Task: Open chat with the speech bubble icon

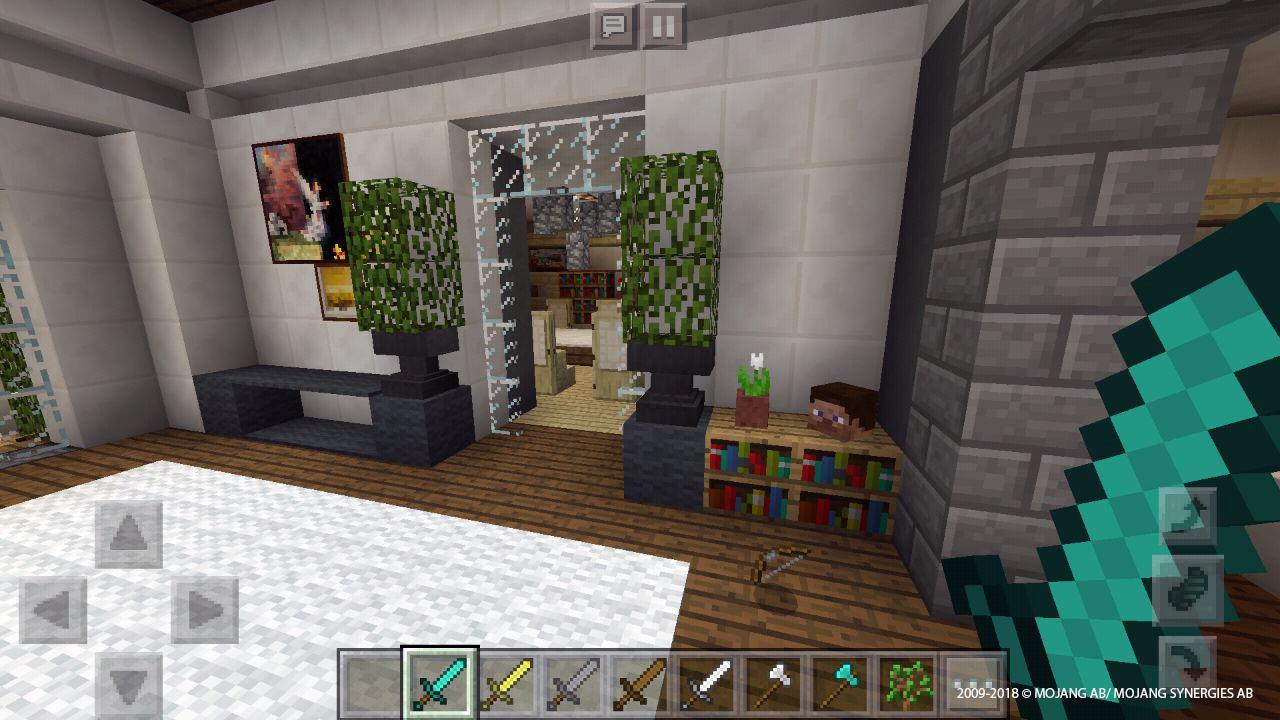Action: (616, 25)
